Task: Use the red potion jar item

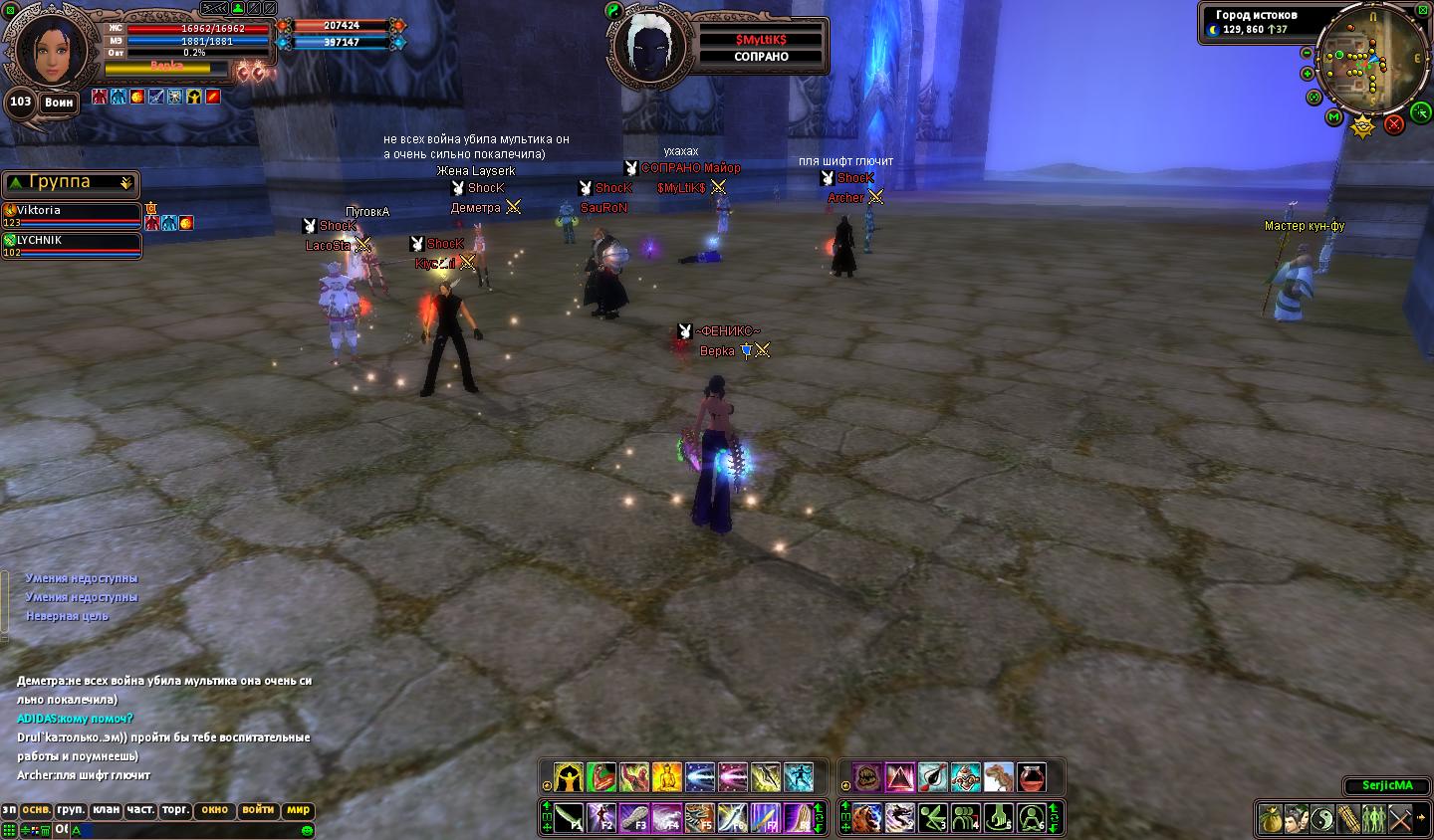Action: 1031,777
